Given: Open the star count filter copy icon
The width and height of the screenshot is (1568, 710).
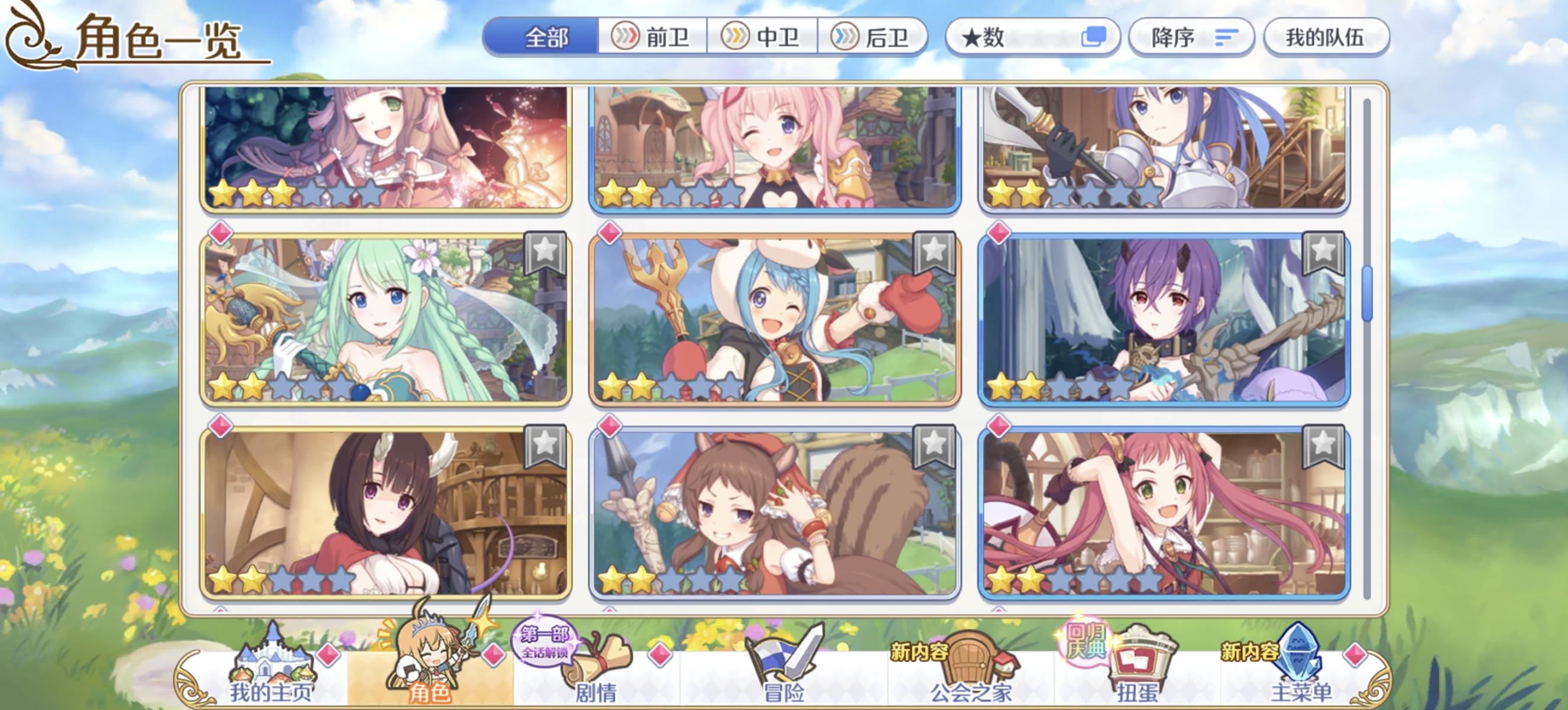Looking at the screenshot, I should tap(1094, 38).
